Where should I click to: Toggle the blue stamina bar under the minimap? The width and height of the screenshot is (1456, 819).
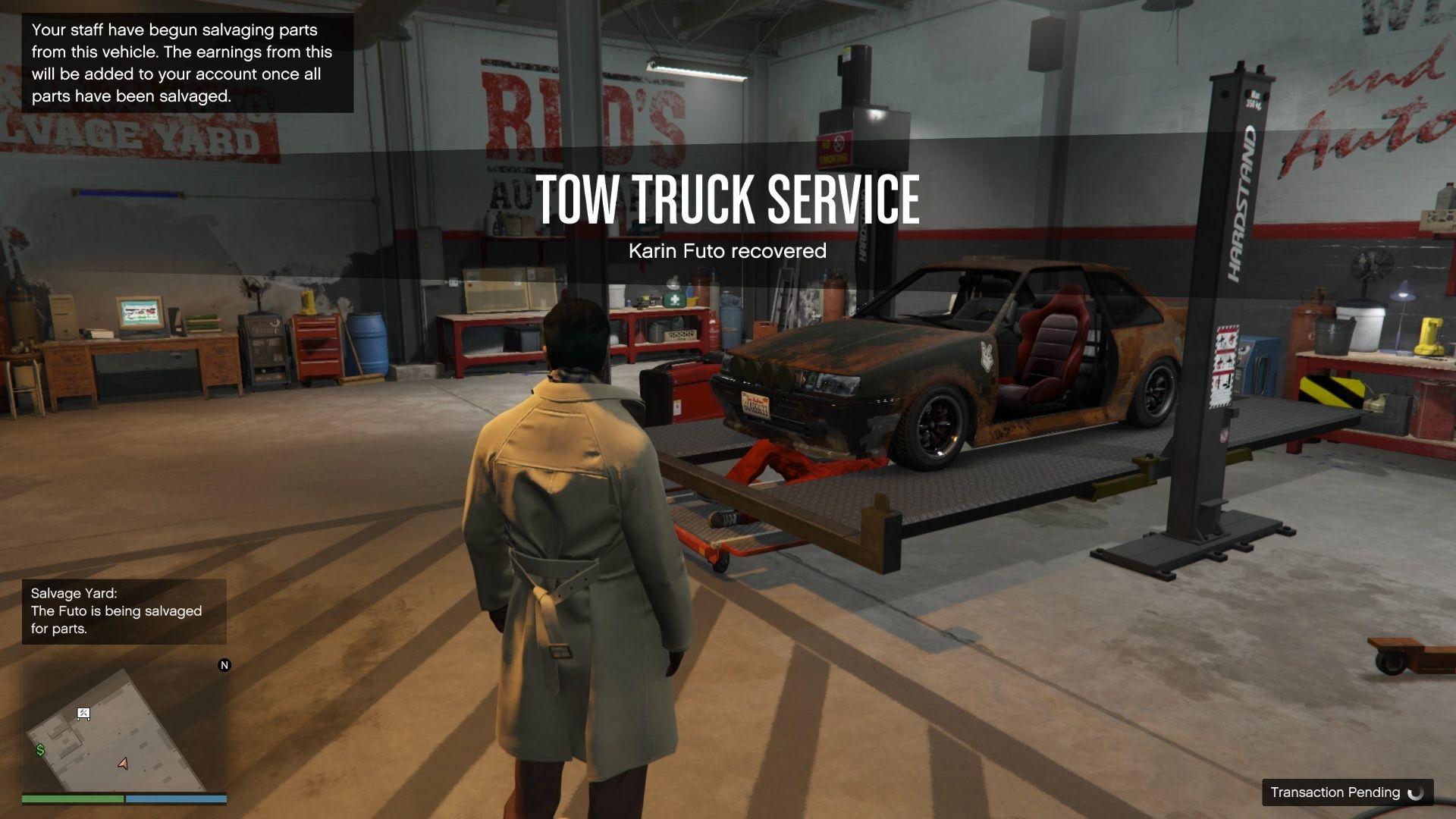pyautogui.click(x=177, y=799)
